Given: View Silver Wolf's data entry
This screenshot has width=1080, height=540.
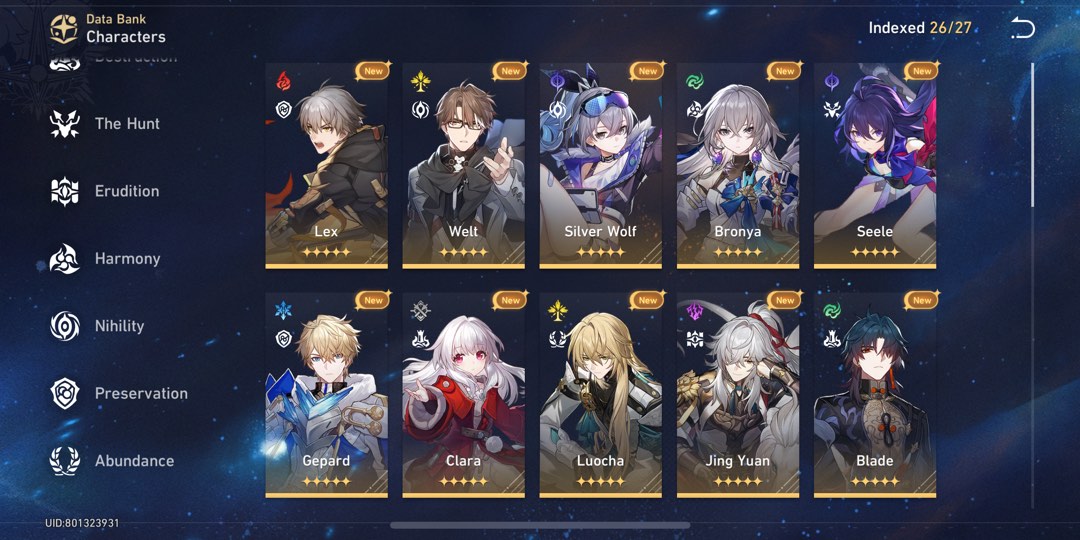Looking at the screenshot, I should [600, 165].
